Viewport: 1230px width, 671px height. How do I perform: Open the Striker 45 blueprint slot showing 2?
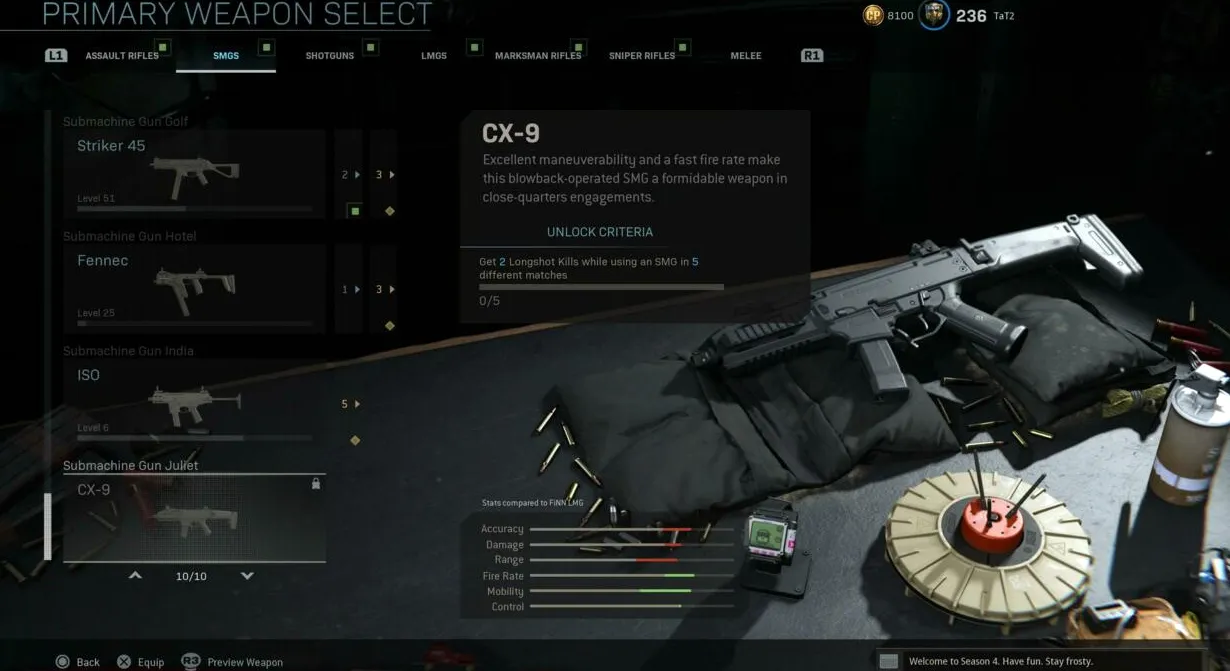[349, 175]
